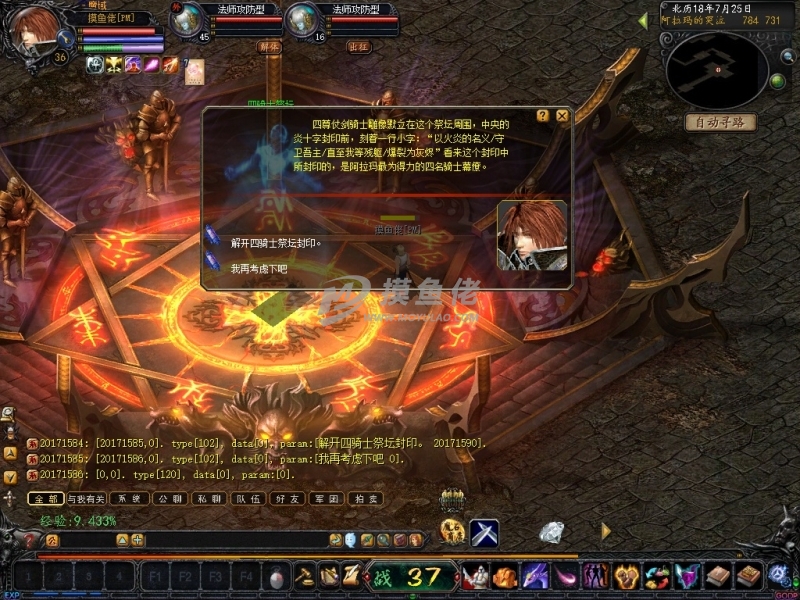Click the 解体 button under first pet
The image size is (800, 600).
269,46
